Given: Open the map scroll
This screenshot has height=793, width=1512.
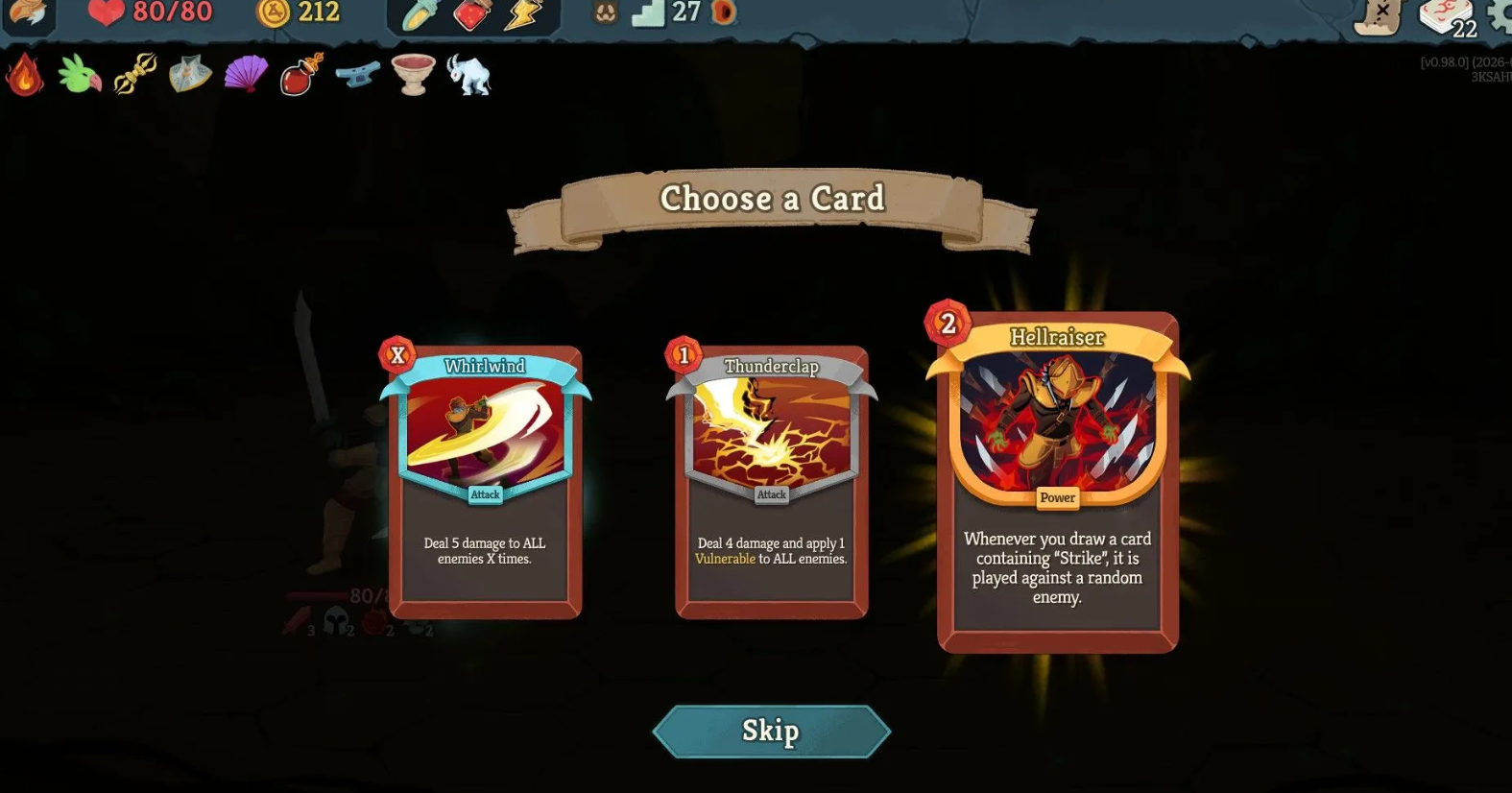Looking at the screenshot, I should pyautogui.click(x=1379, y=15).
